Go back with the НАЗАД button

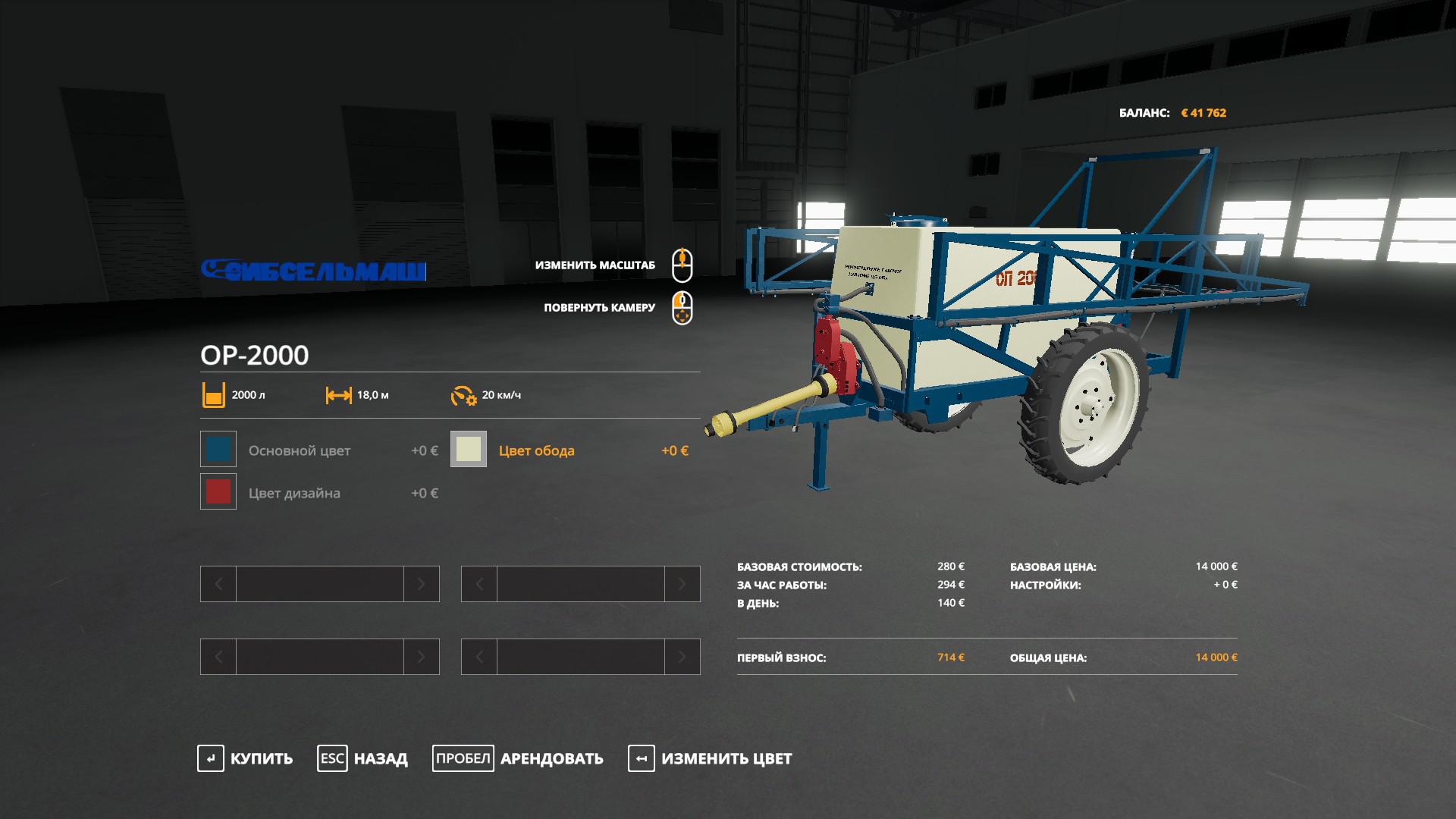point(362,758)
